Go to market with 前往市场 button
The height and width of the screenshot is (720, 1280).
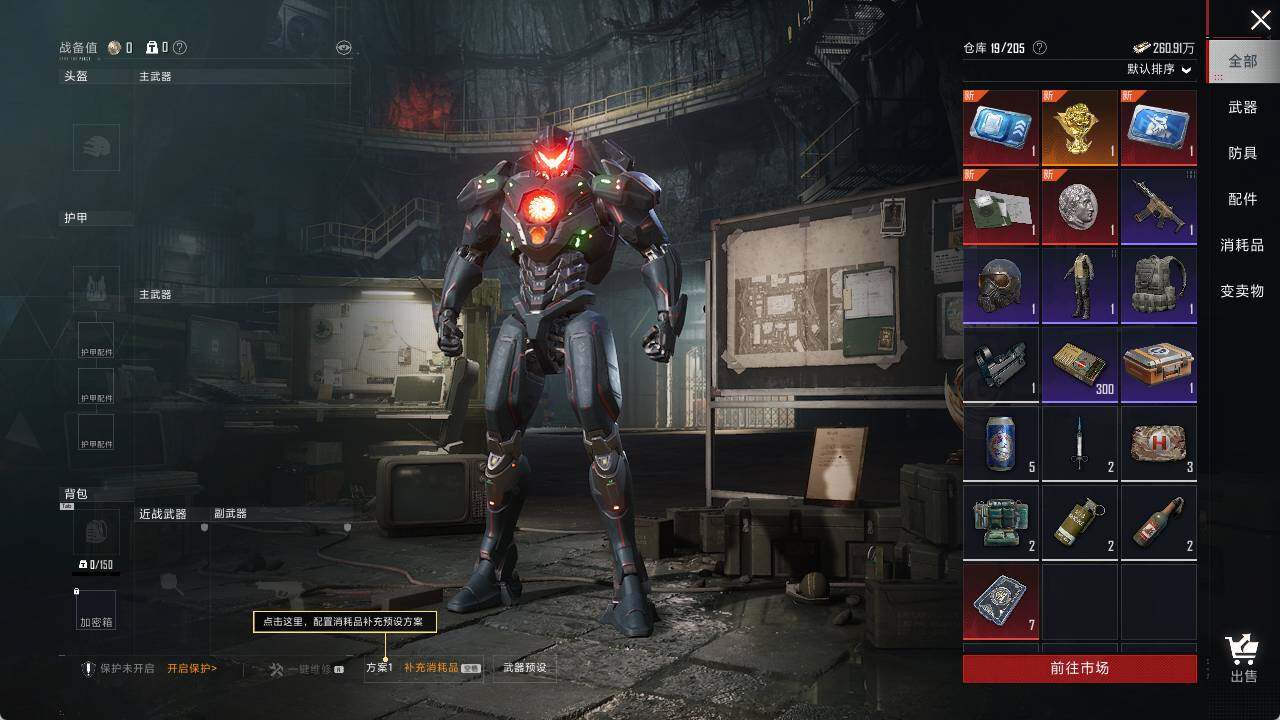pos(1079,668)
